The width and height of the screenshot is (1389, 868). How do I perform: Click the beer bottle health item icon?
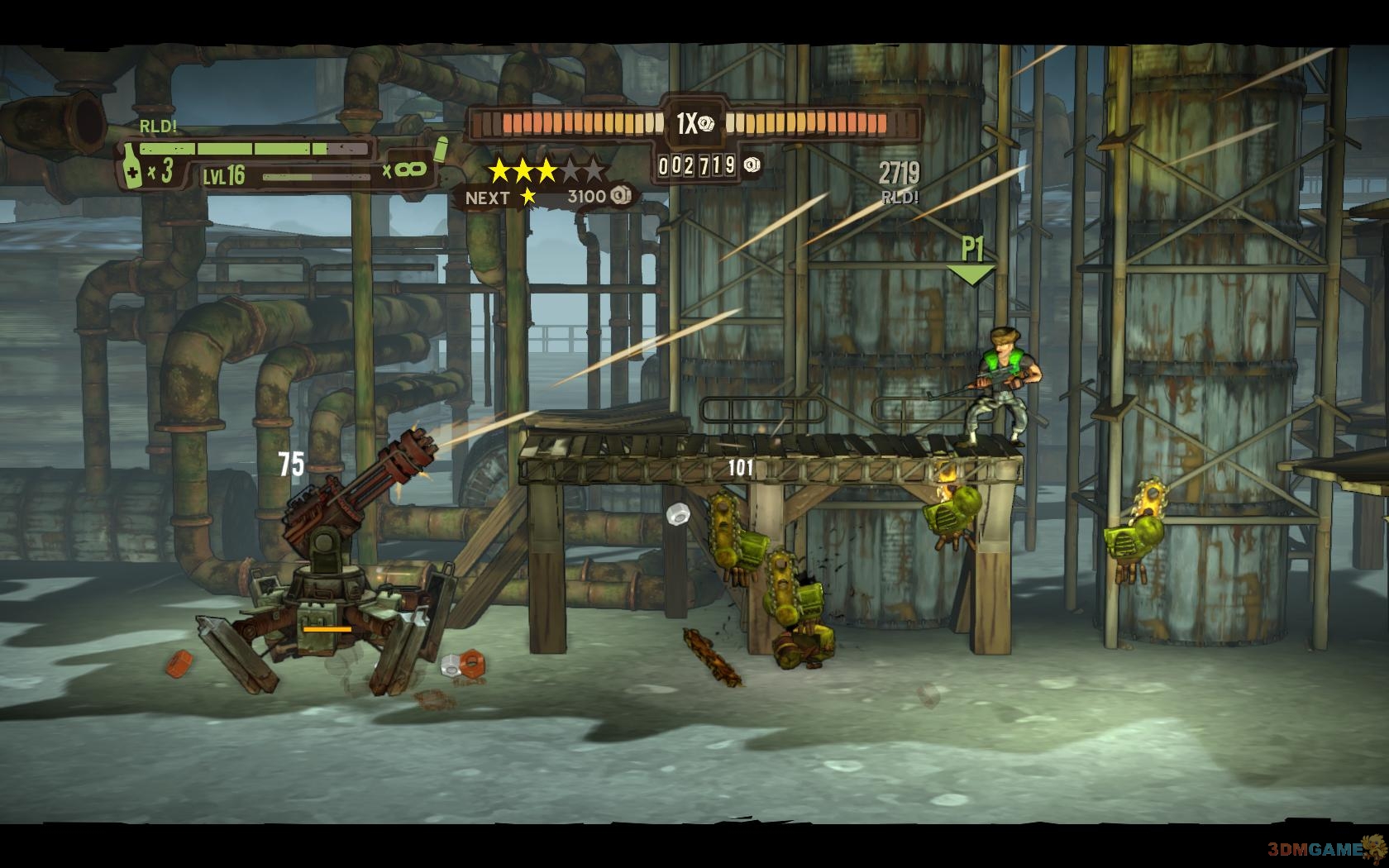(131, 169)
